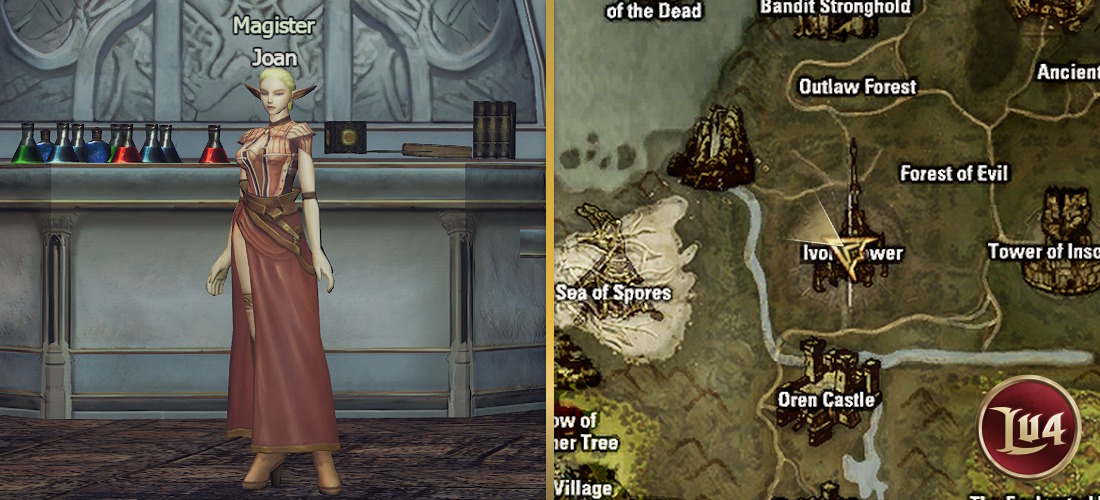This screenshot has width=1100, height=500.
Task: Select the Outlaw Forest map label
Action: (x=857, y=87)
